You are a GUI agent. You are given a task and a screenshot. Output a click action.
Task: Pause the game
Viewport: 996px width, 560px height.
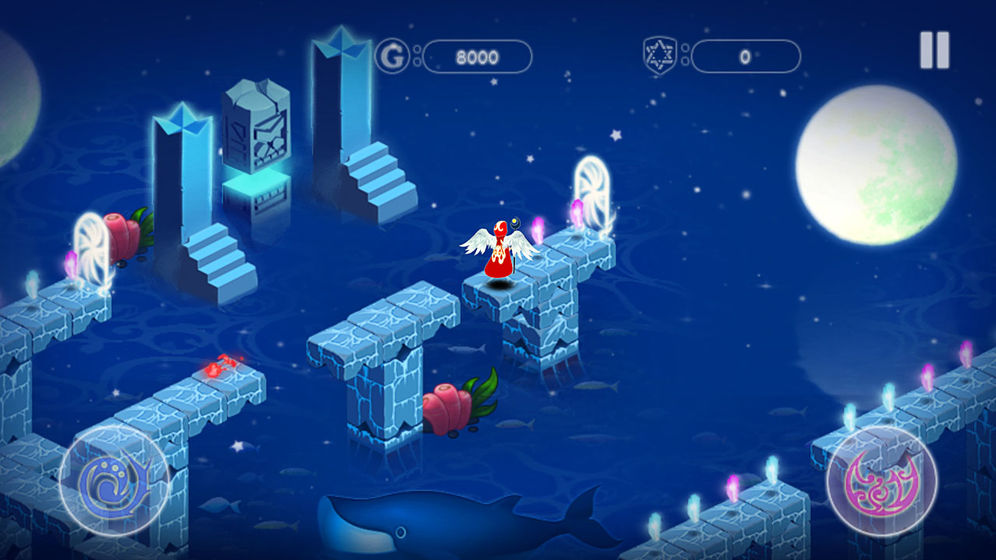coord(934,51)
